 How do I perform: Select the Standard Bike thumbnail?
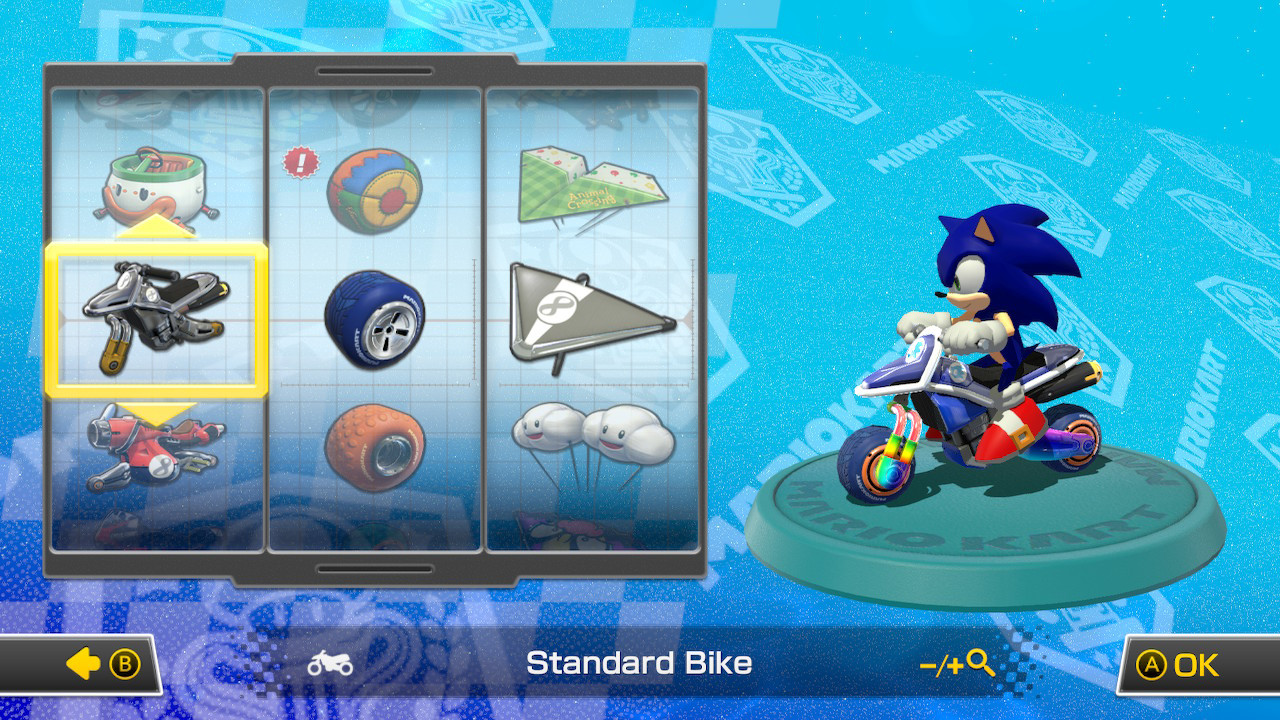coord(160,320)
